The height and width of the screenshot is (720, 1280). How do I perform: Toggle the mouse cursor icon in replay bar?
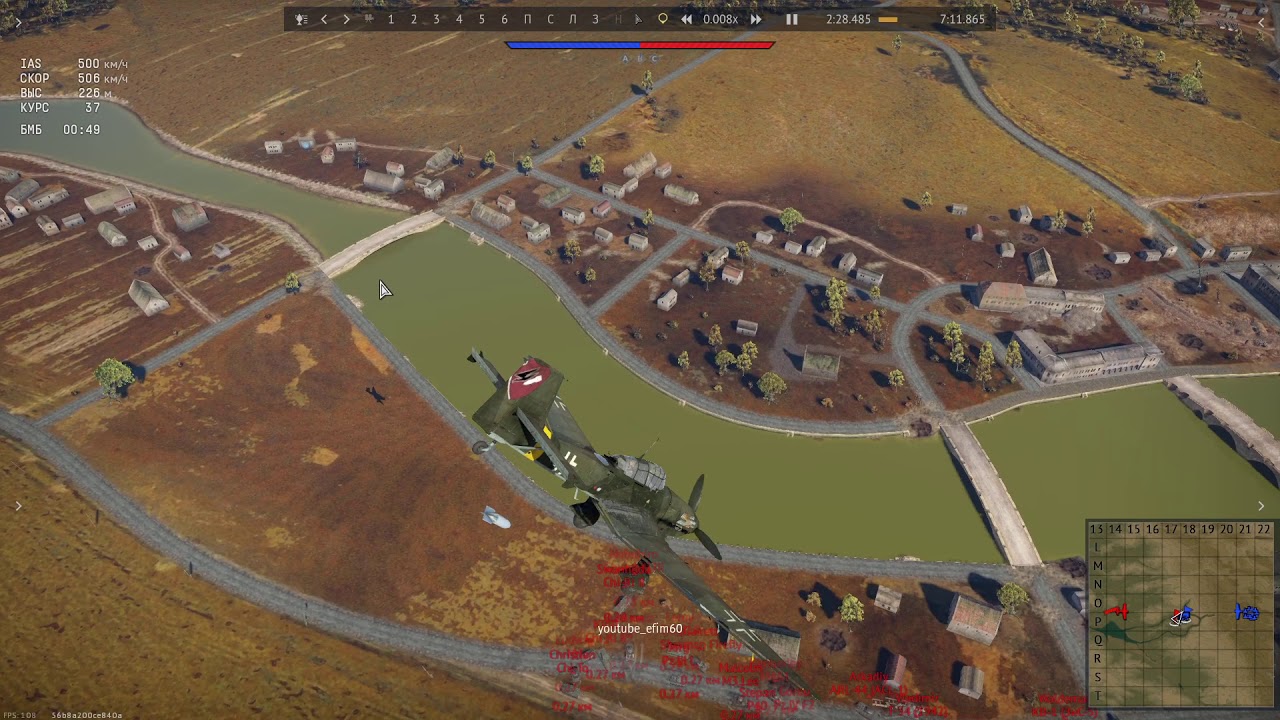pyautogui.click(x=638, y=19)
